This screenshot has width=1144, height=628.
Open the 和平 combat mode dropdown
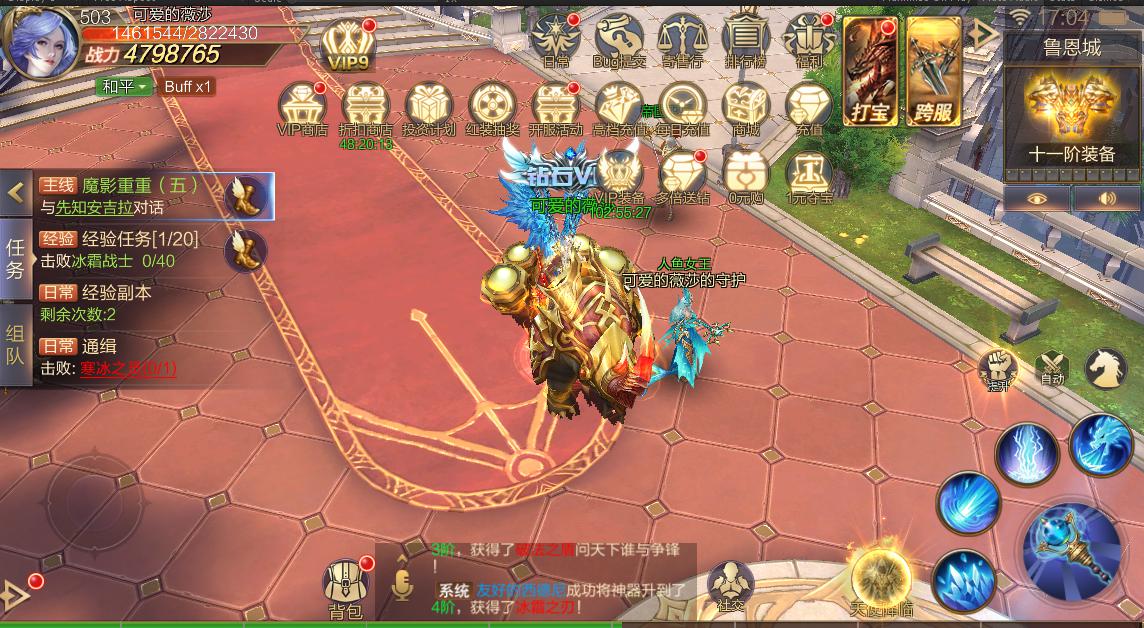124,87
